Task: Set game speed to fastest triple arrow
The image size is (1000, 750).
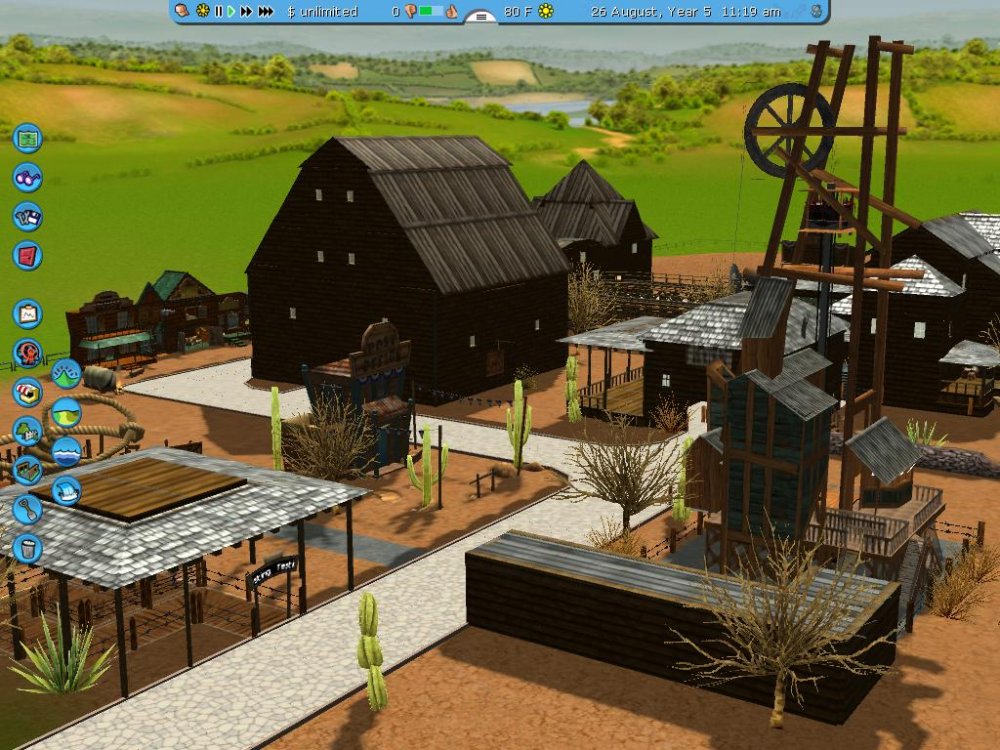Action: click(x=265, y=11)
